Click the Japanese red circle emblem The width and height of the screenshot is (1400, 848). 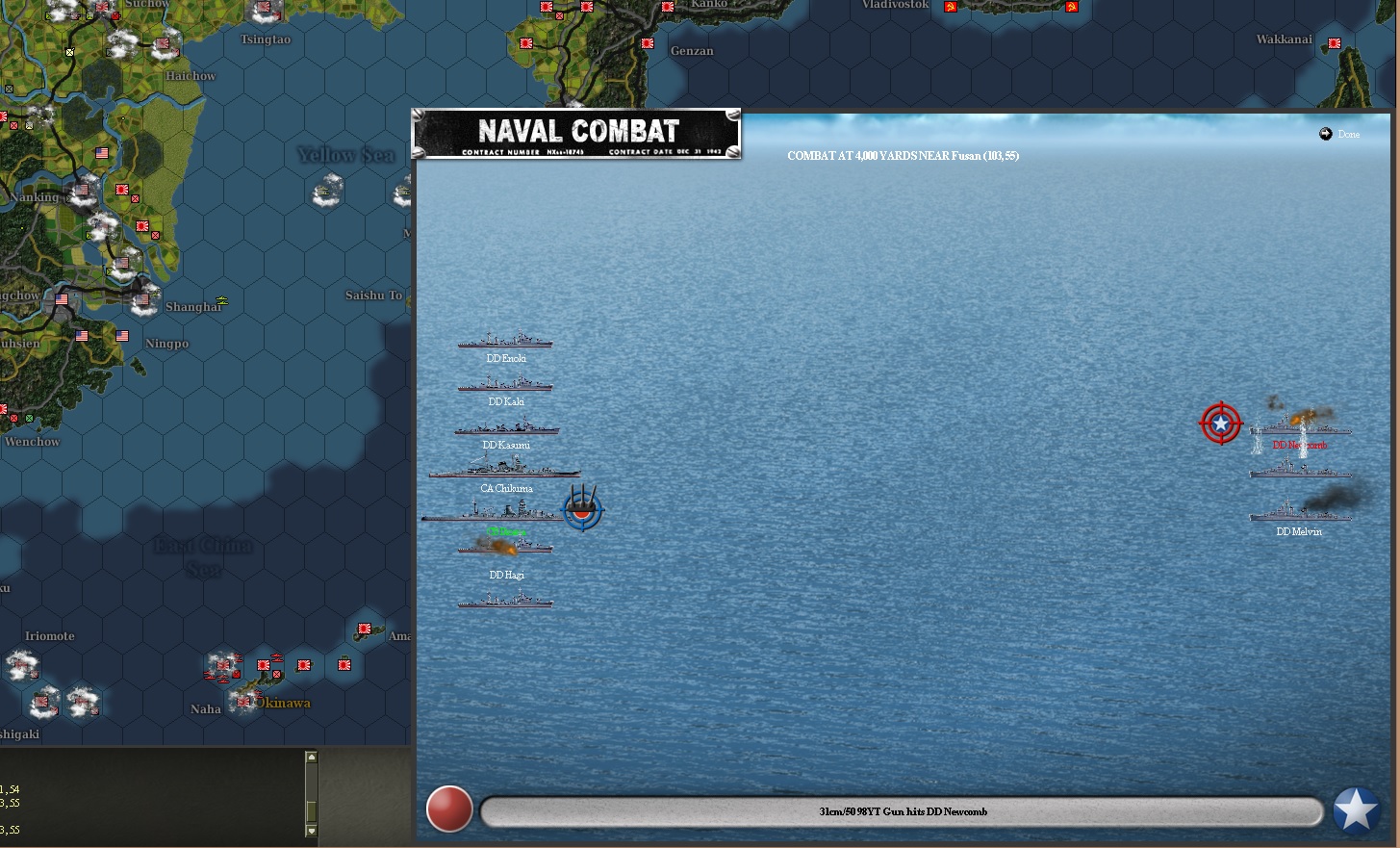449,809
